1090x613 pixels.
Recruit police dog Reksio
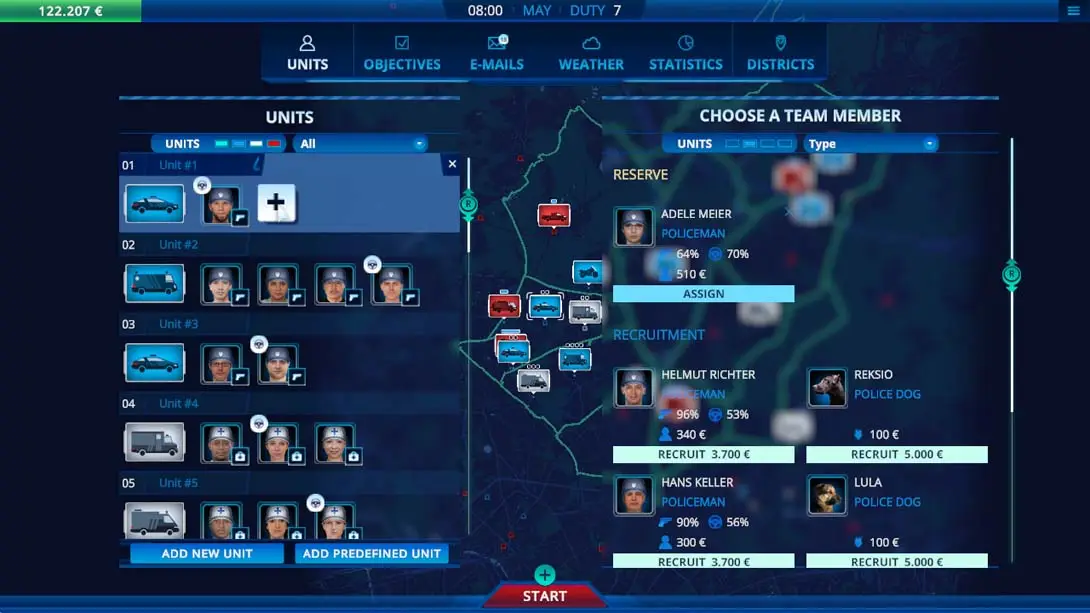[896, 454]
